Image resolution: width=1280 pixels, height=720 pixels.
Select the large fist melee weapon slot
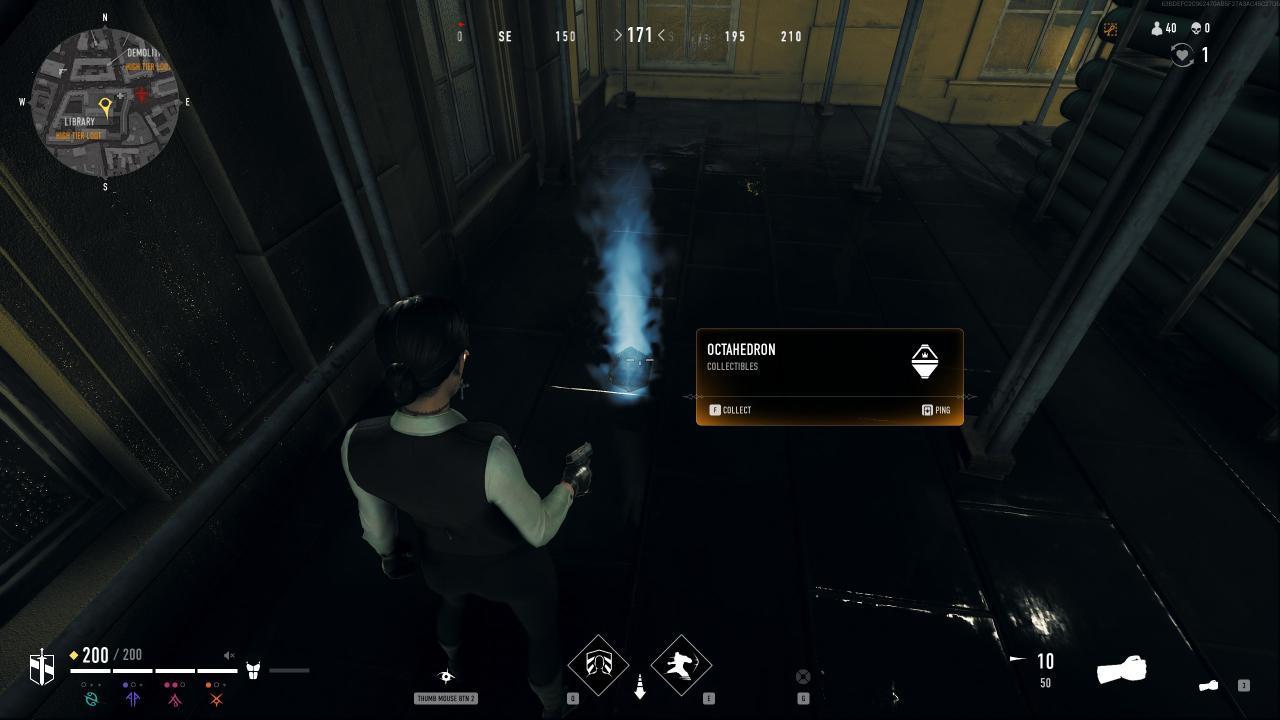(1121, 669)
